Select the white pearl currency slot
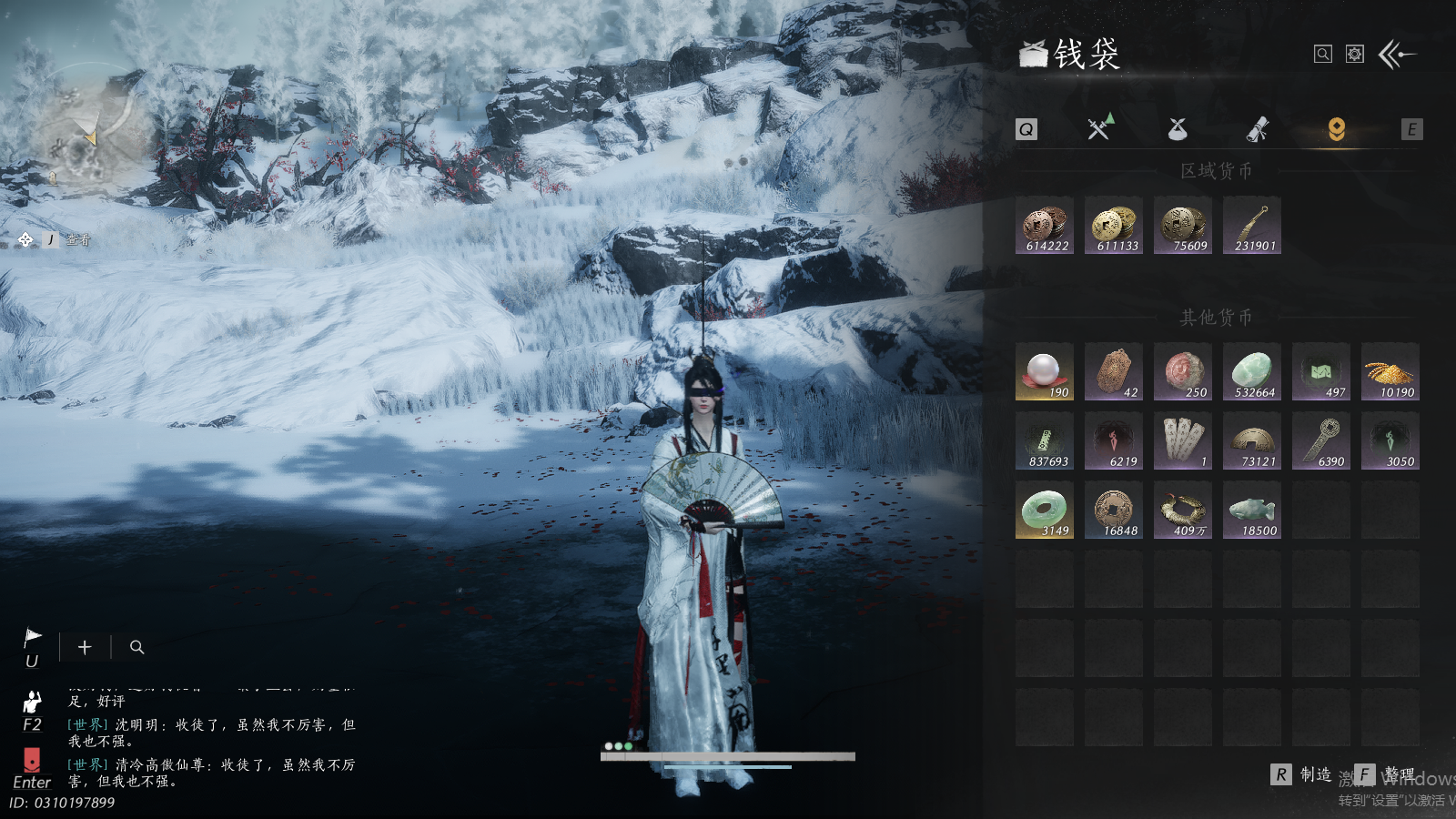1456x819 pixels. point(1045,372)
